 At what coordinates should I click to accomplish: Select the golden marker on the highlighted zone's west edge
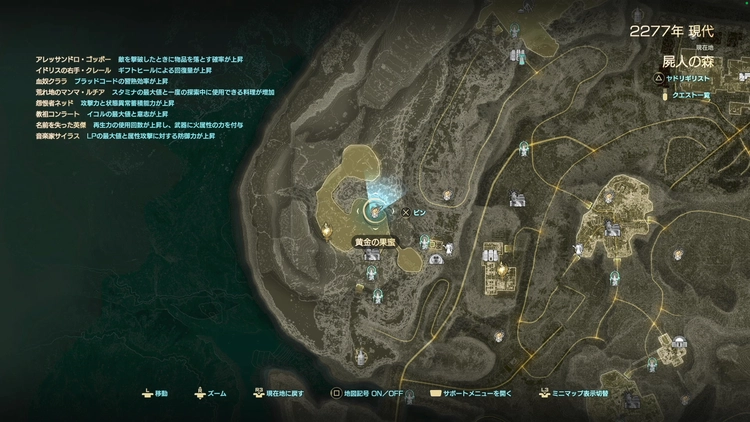point(327,230)
